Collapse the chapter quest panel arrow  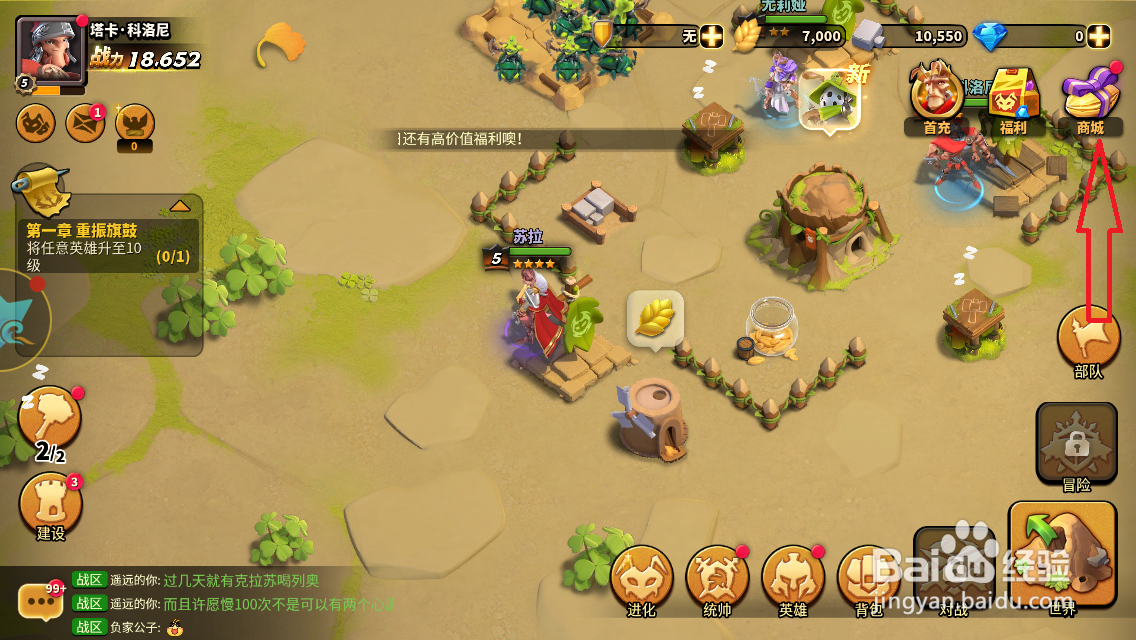[180, 206]
